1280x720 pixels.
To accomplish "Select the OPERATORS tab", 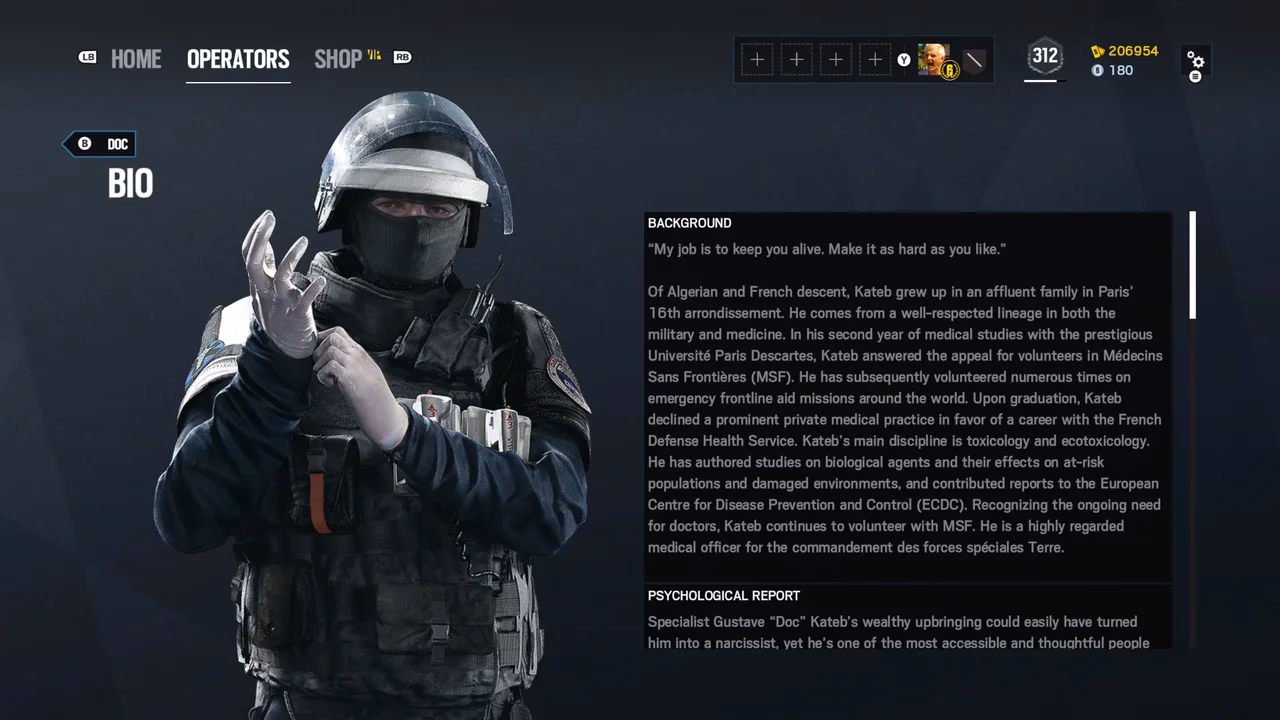I will tap(238, 59).
